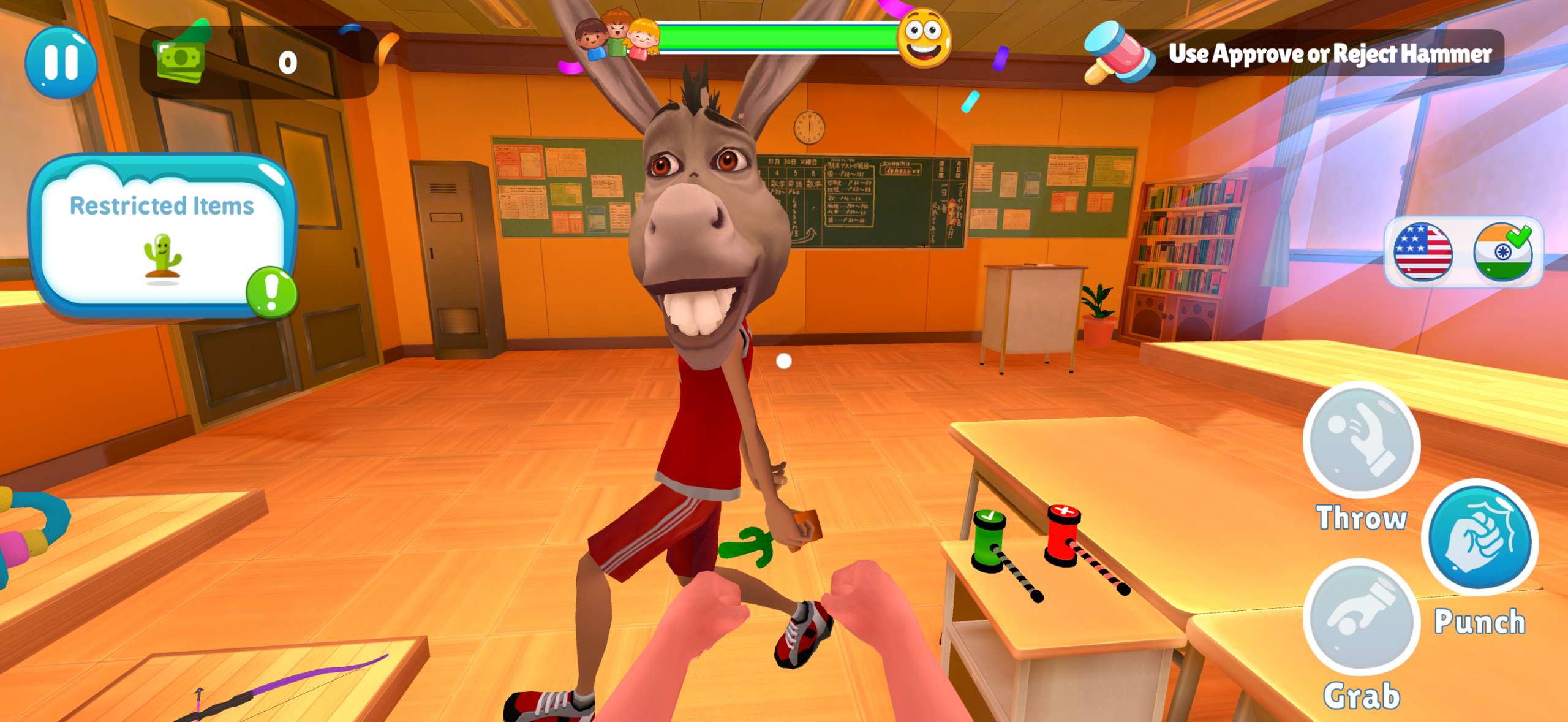Activate the Grab hand button
Viewport: 1568px width, 722px height.
pos(1361,617)
